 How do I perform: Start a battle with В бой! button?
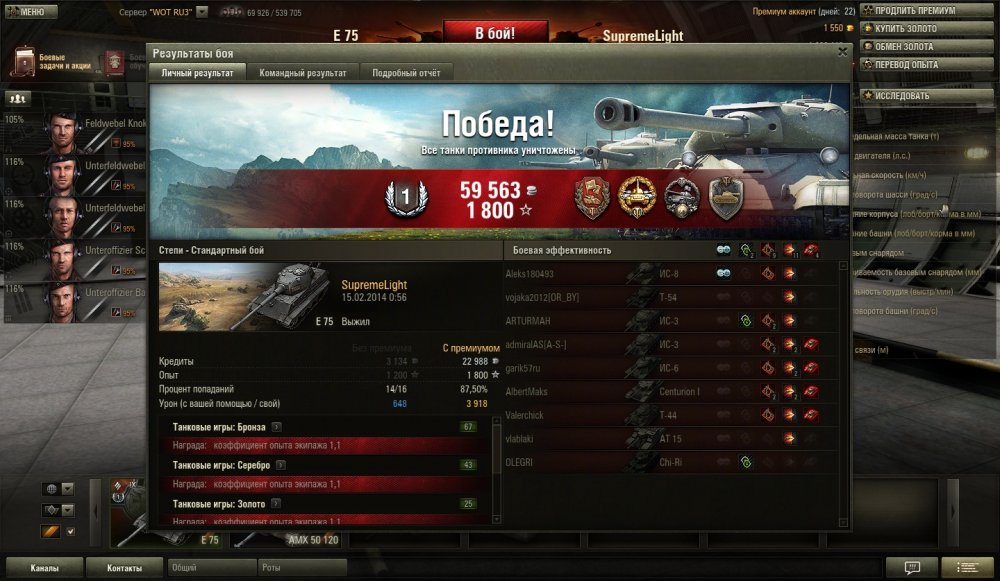pyautogui.click(x=495, y=34)
